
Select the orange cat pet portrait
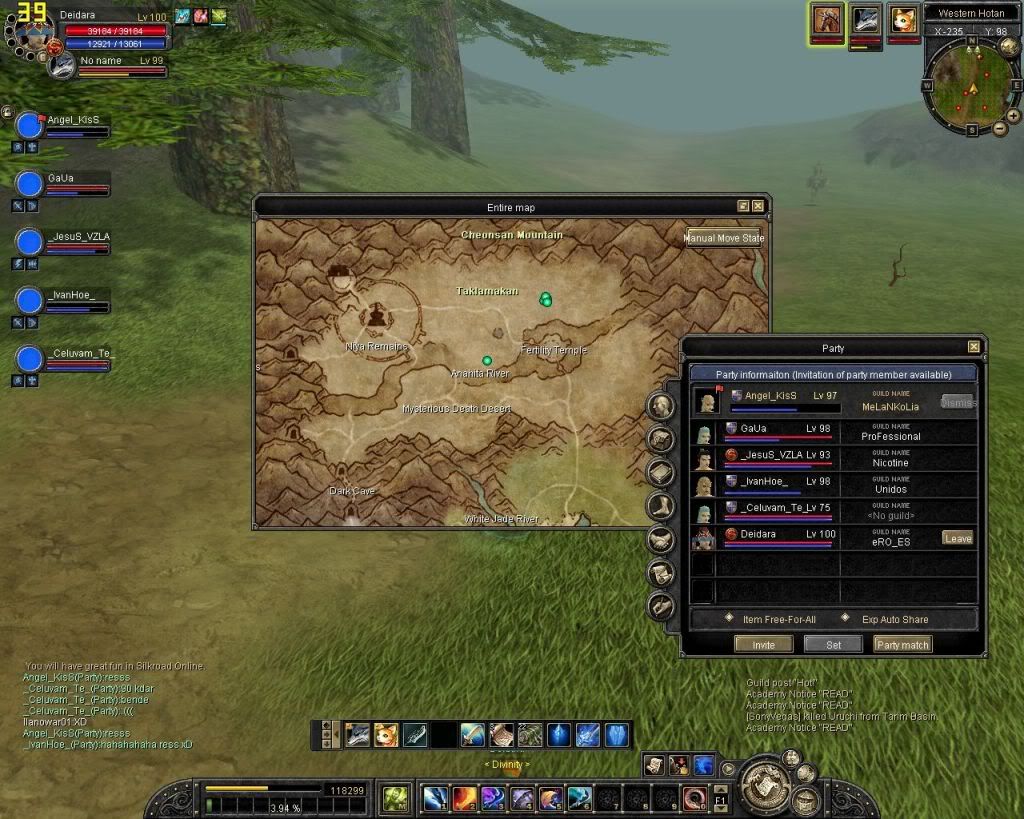(x=903, y=20)
